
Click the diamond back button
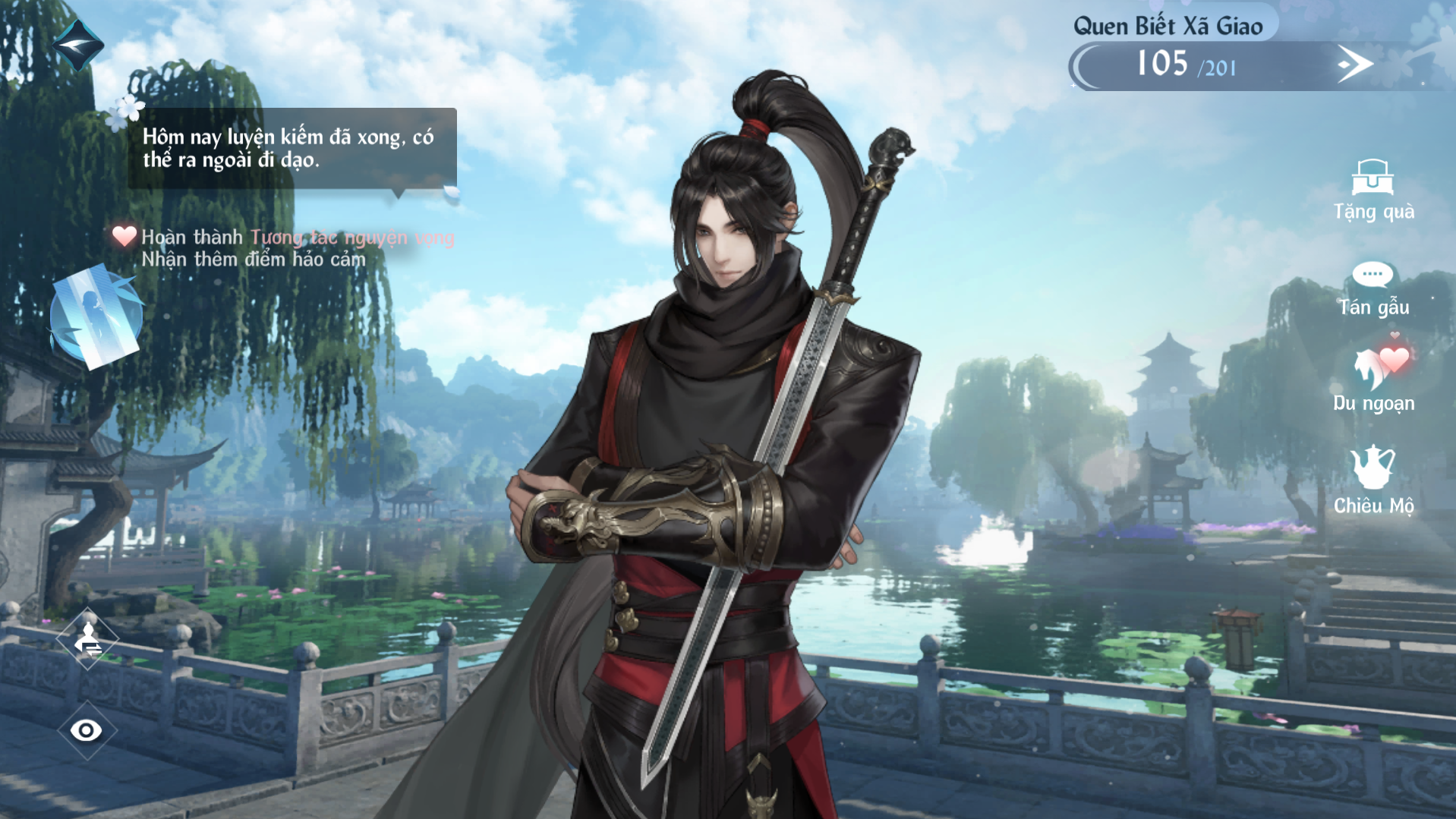[x=77, y=46]
